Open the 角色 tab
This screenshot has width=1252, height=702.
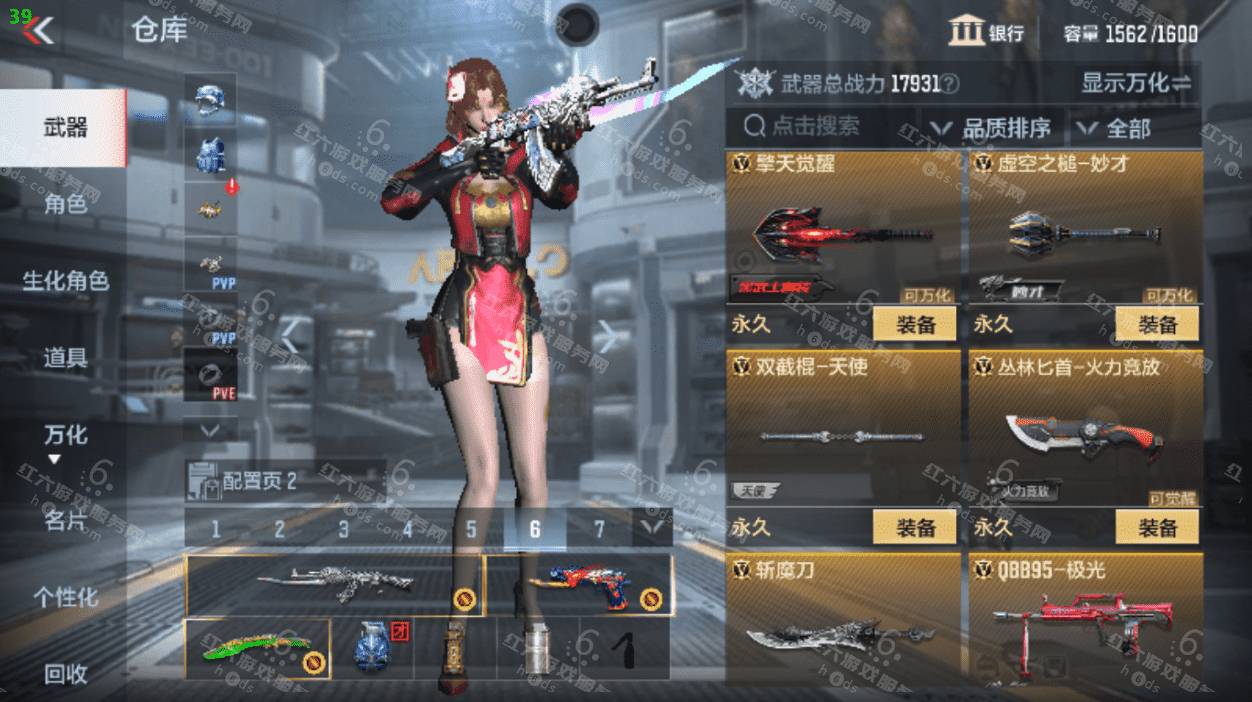[64, 205]
